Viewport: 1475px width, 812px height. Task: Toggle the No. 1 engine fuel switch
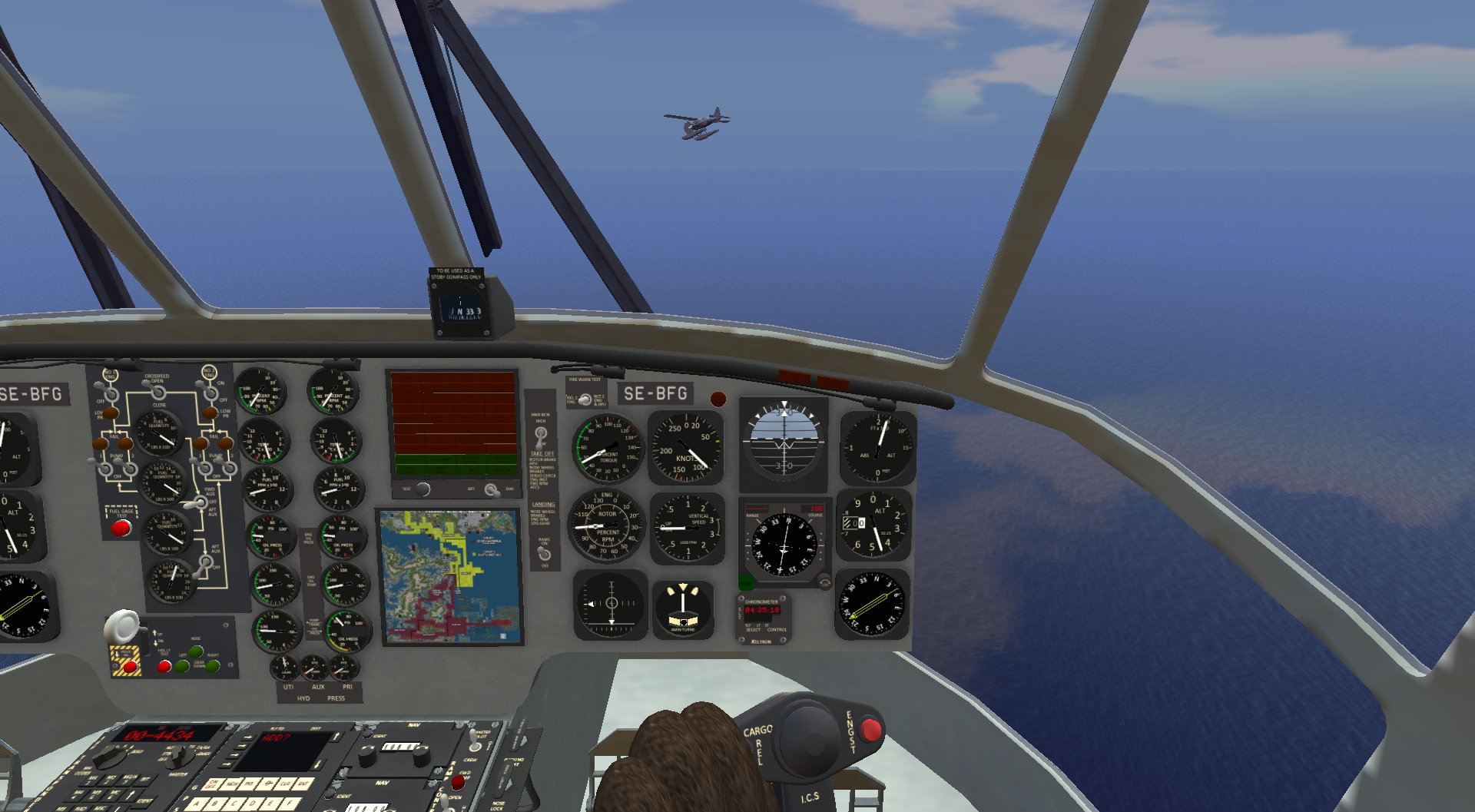[x=111, y=394]
